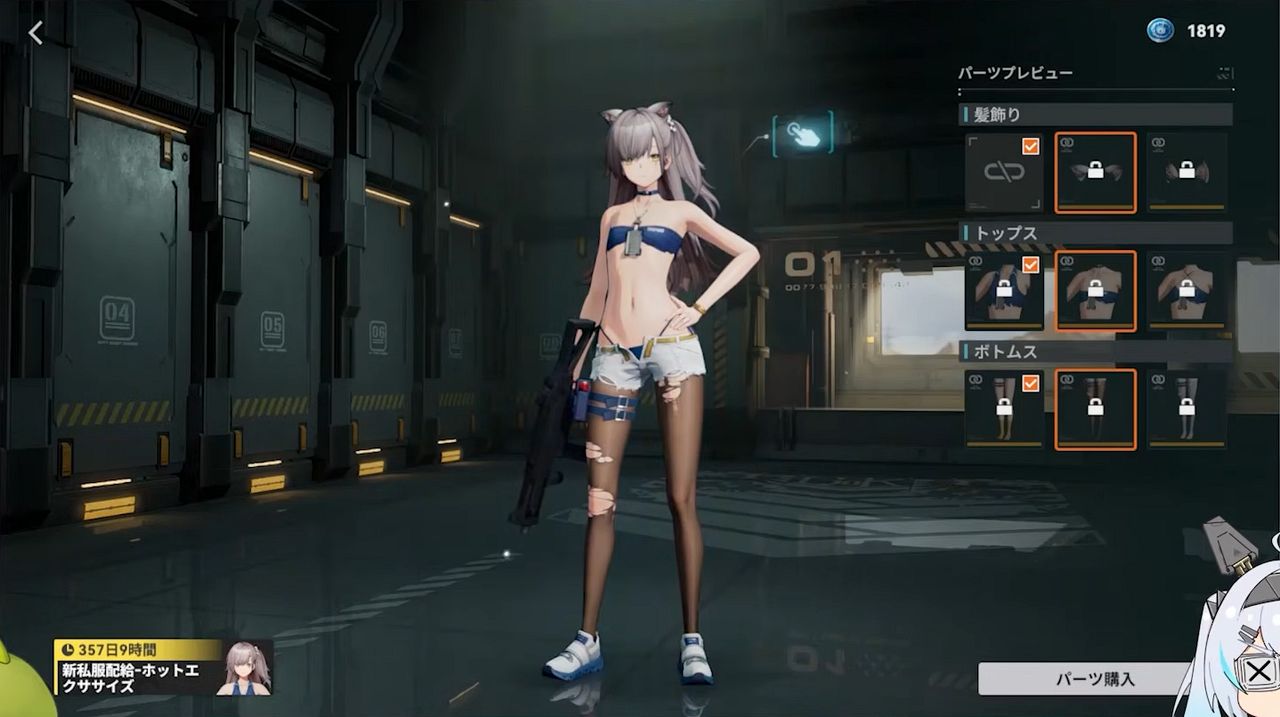Pick the unhighlighted locked top without checkmark
Viewport: 1280px width, 717px height.
(1186, 291)
